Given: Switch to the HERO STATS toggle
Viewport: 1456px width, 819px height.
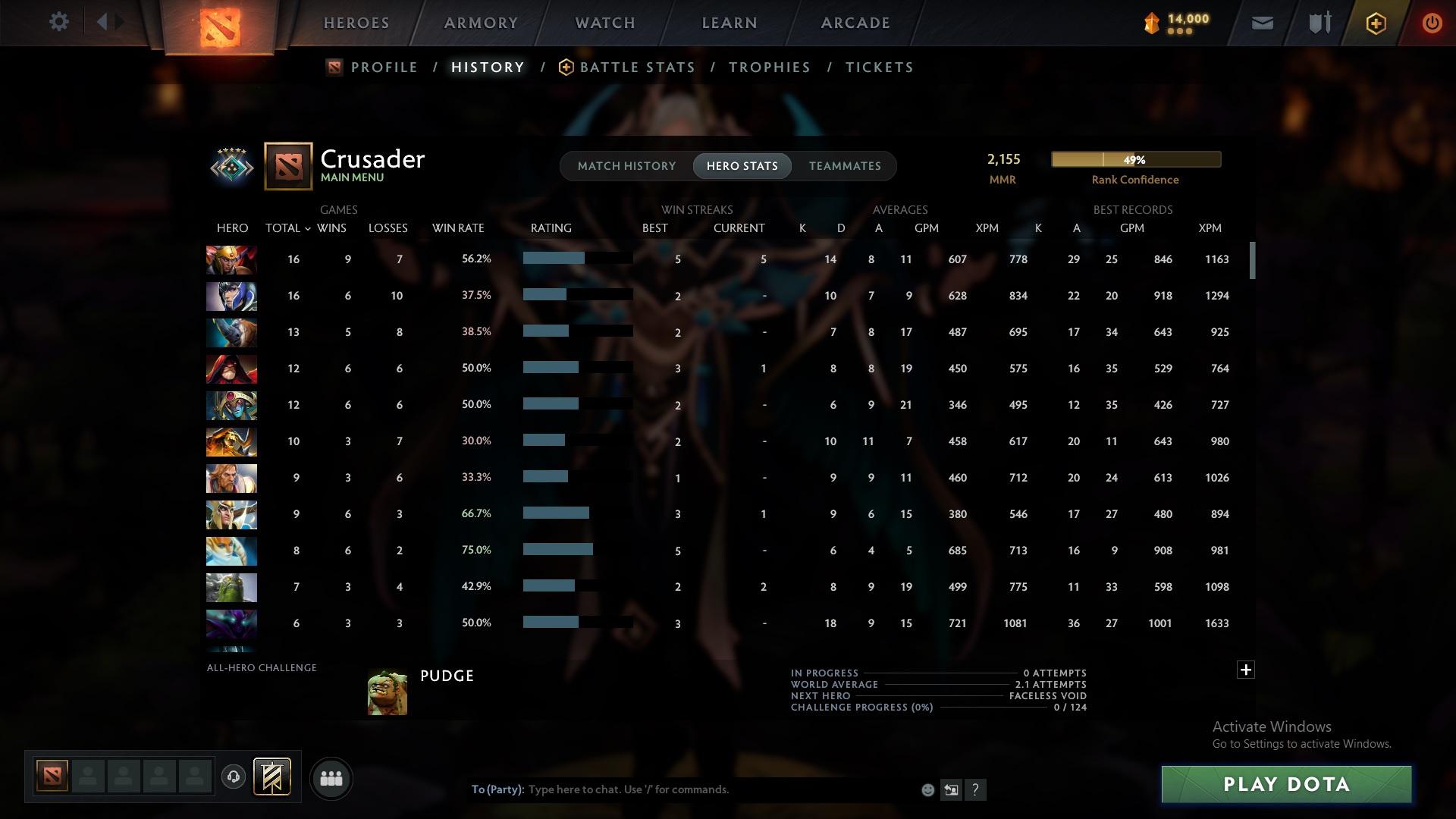Looking at the screenshot, I should 742,165.
